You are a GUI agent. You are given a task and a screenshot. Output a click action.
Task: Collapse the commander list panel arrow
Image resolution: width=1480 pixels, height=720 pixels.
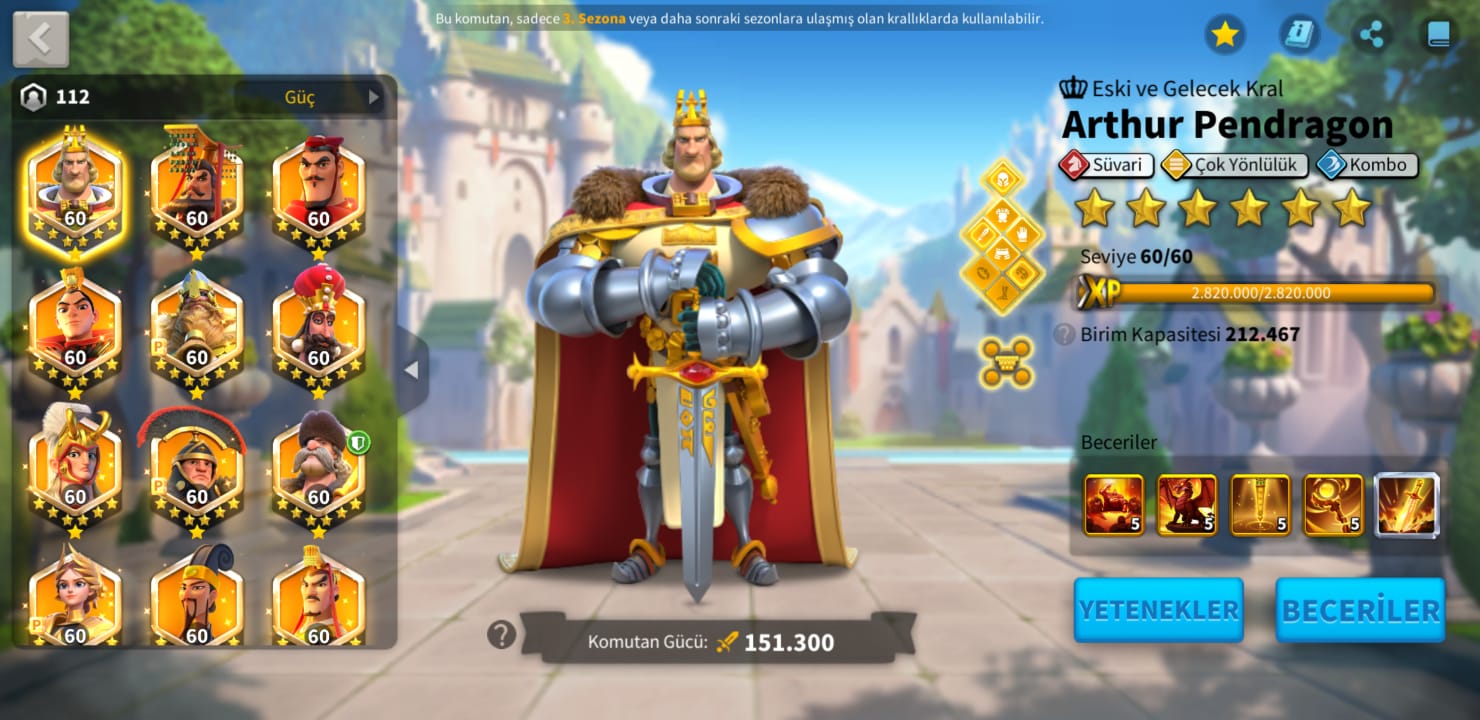(x=411, y=370)
